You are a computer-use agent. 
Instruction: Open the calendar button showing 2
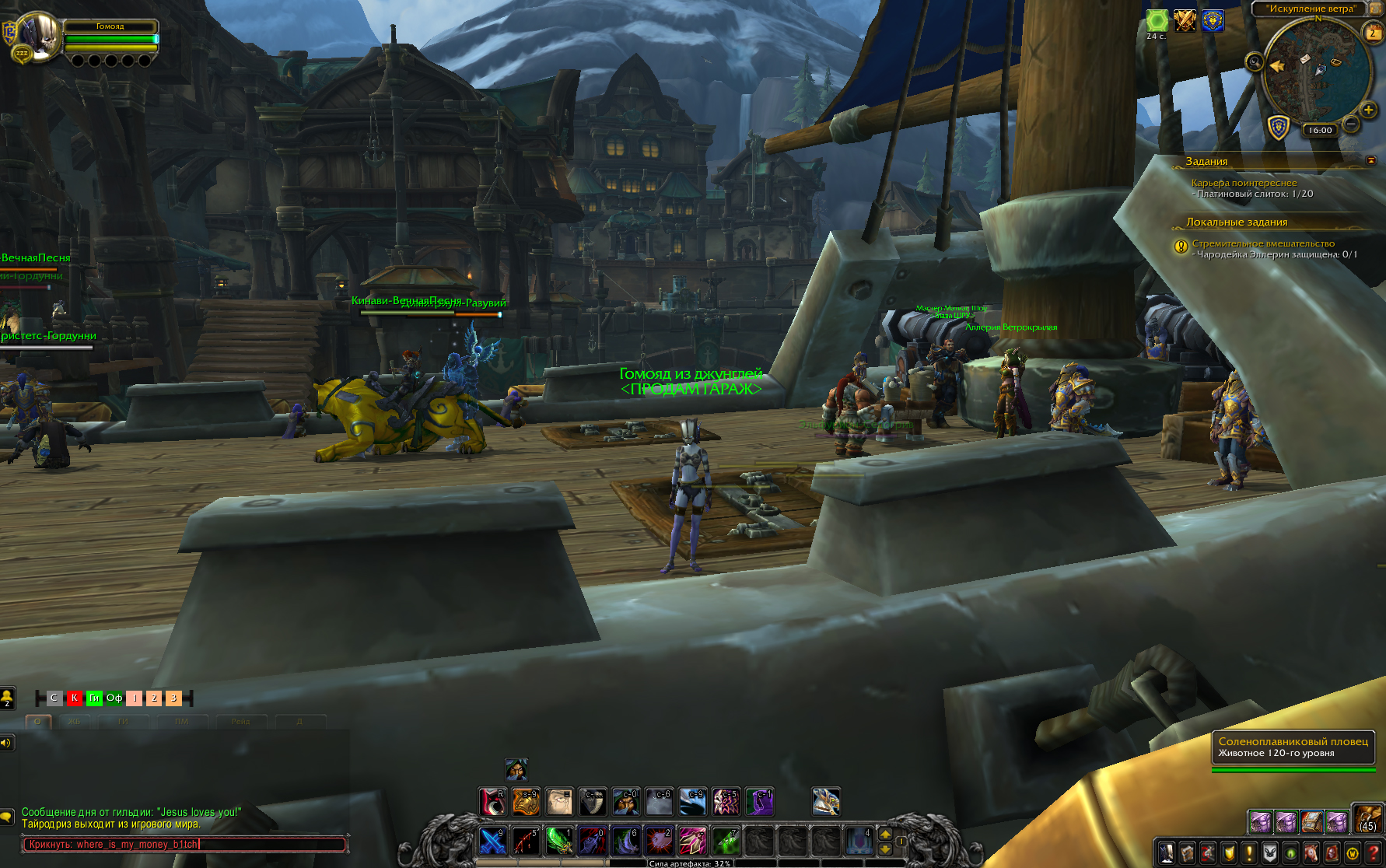1373,33
